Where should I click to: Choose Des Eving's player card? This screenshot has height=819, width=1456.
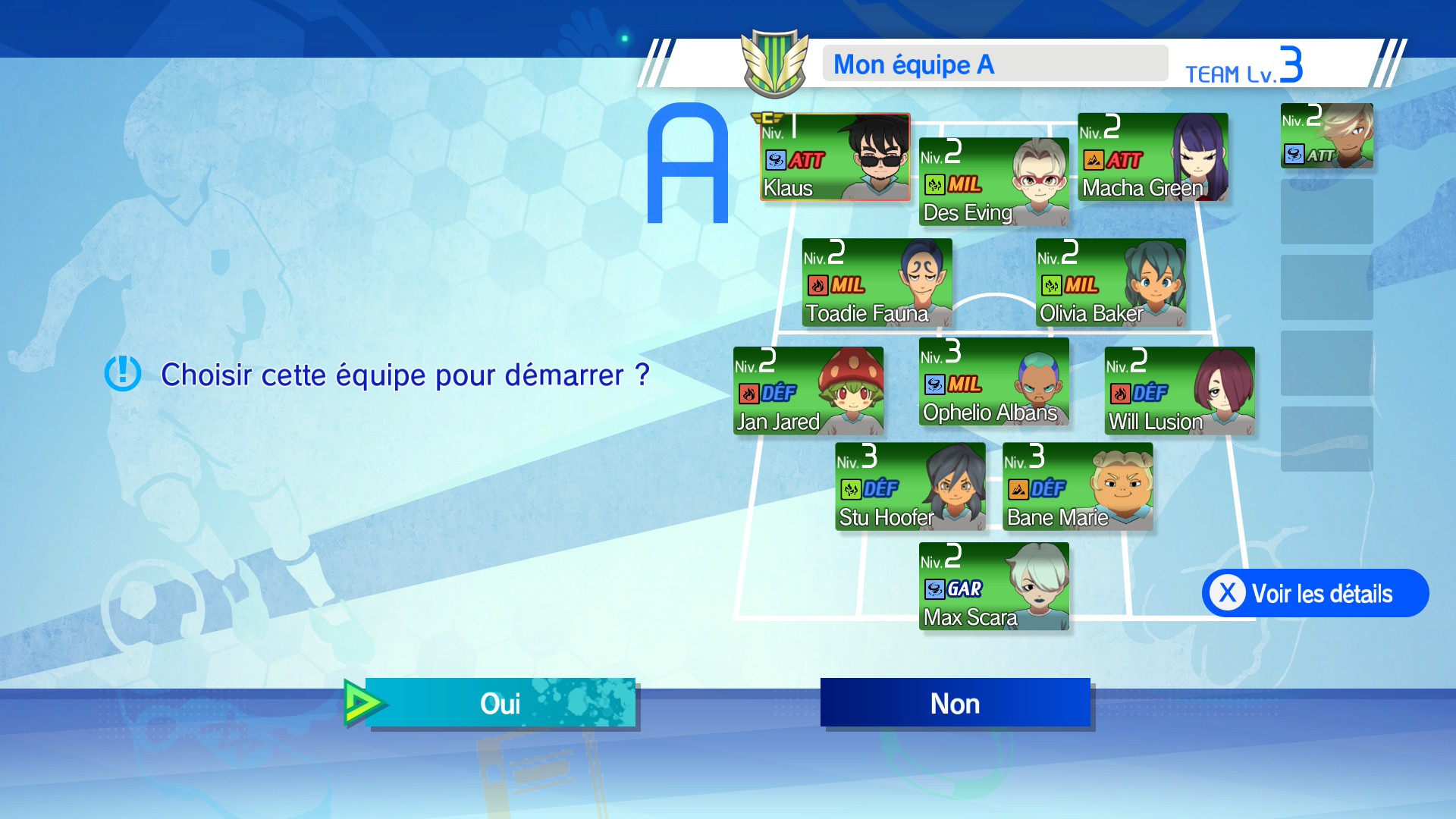[993, 182]
